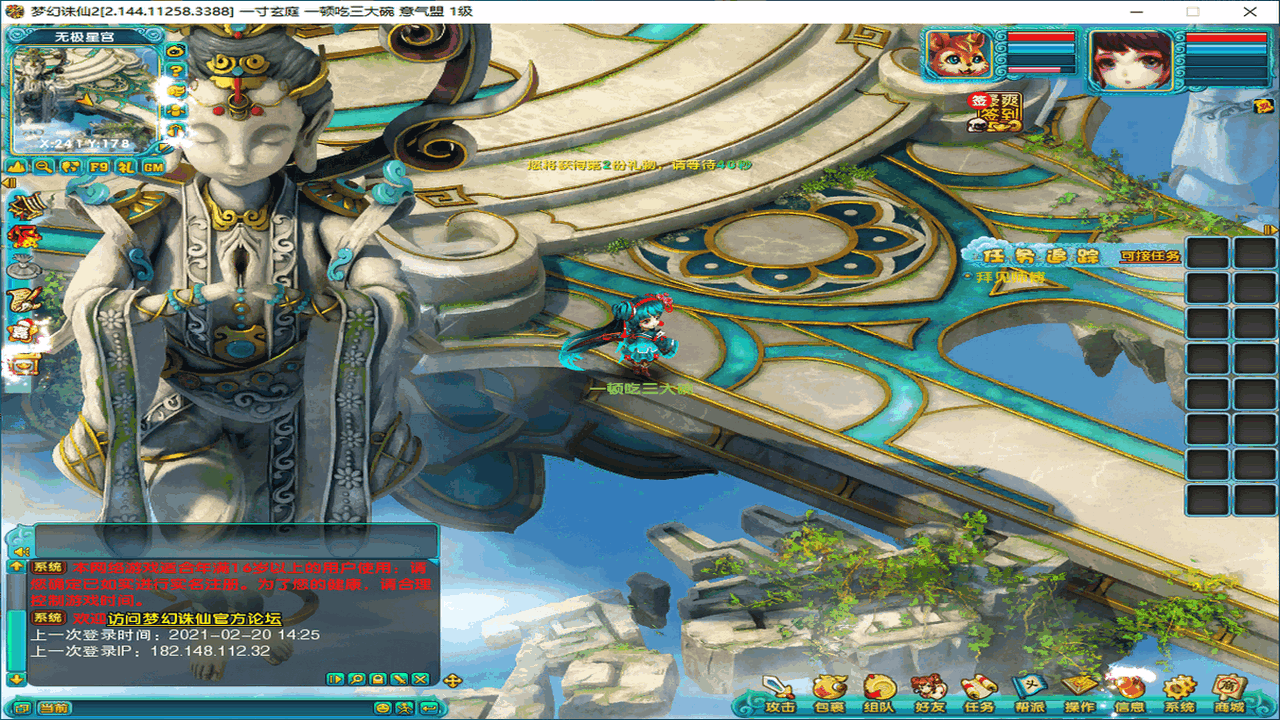Open the 好友 (friends) list
The height and width of the screenshot is (720, 1280).
tap(929, 692)
